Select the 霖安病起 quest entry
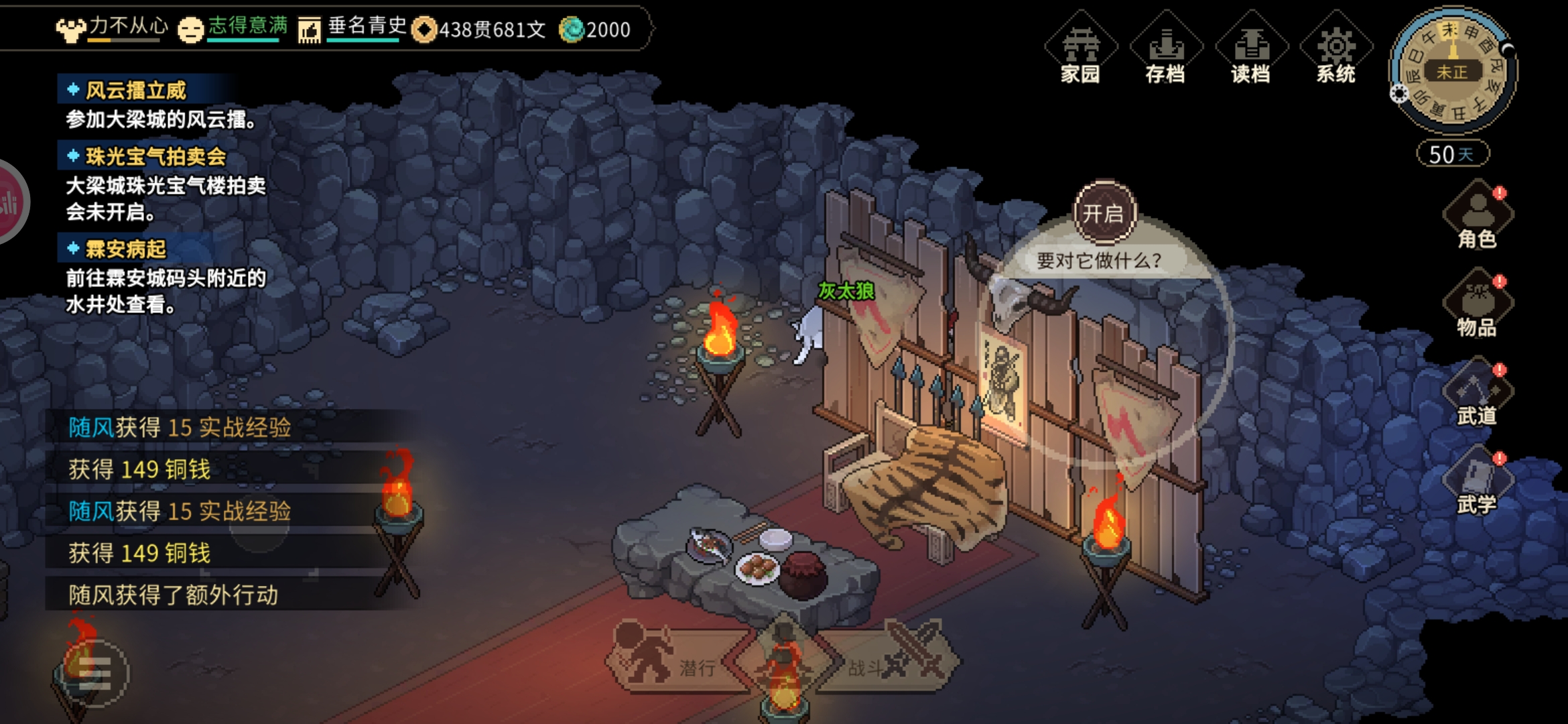Image resolution: width=1568 pixels, height=724 pixels. (x=125, y=249)
